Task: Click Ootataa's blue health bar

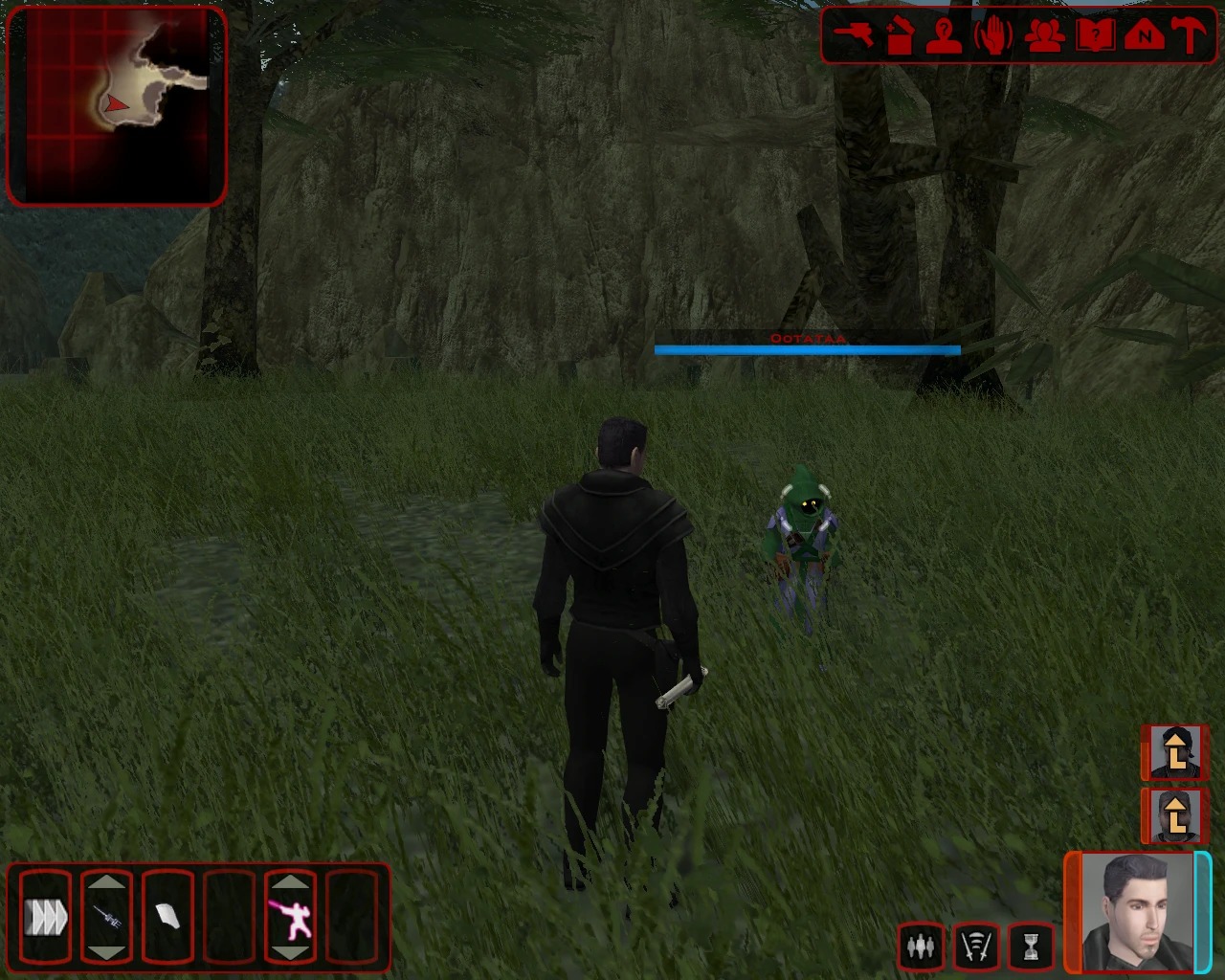Action: (808, 349)
